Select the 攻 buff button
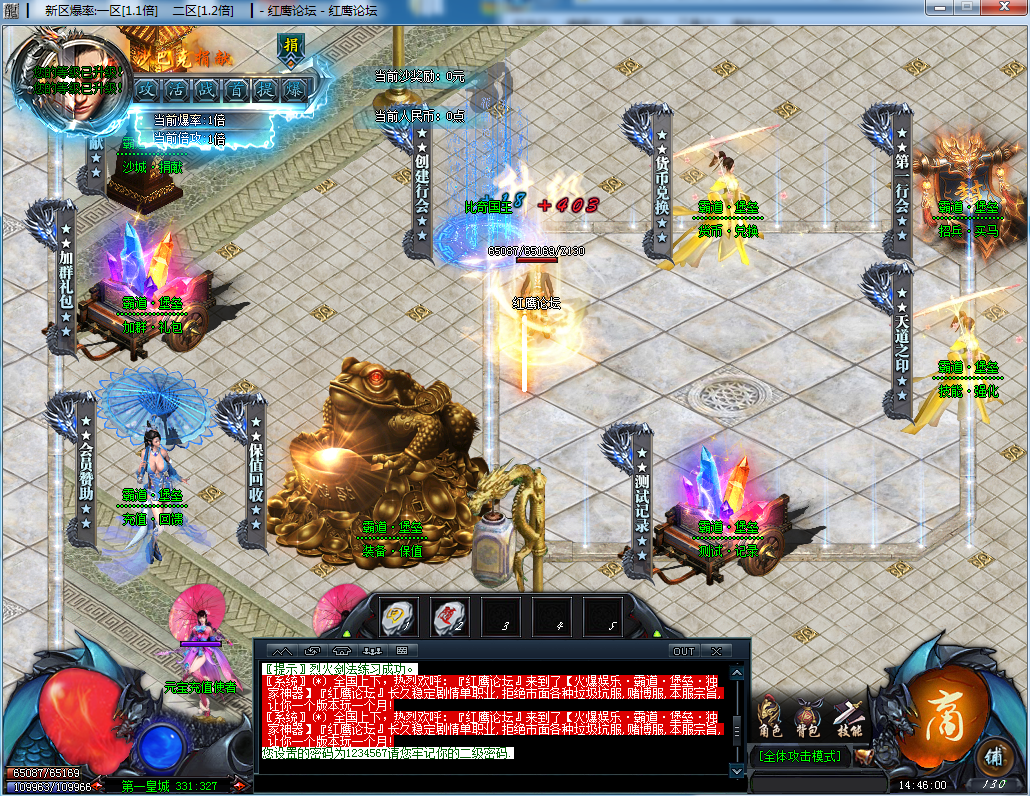 148,88
